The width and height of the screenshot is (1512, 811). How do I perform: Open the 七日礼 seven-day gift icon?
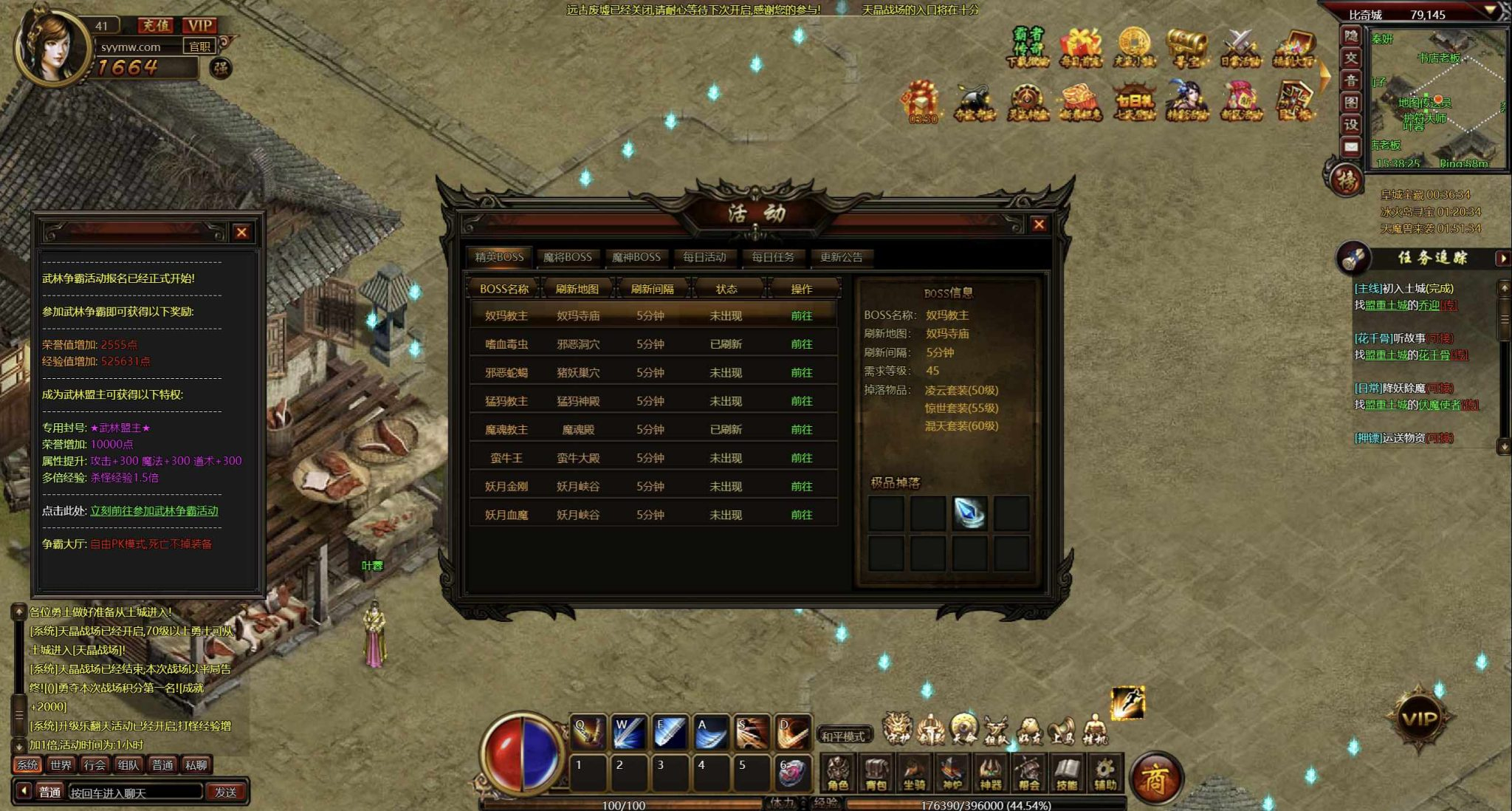1134,103
